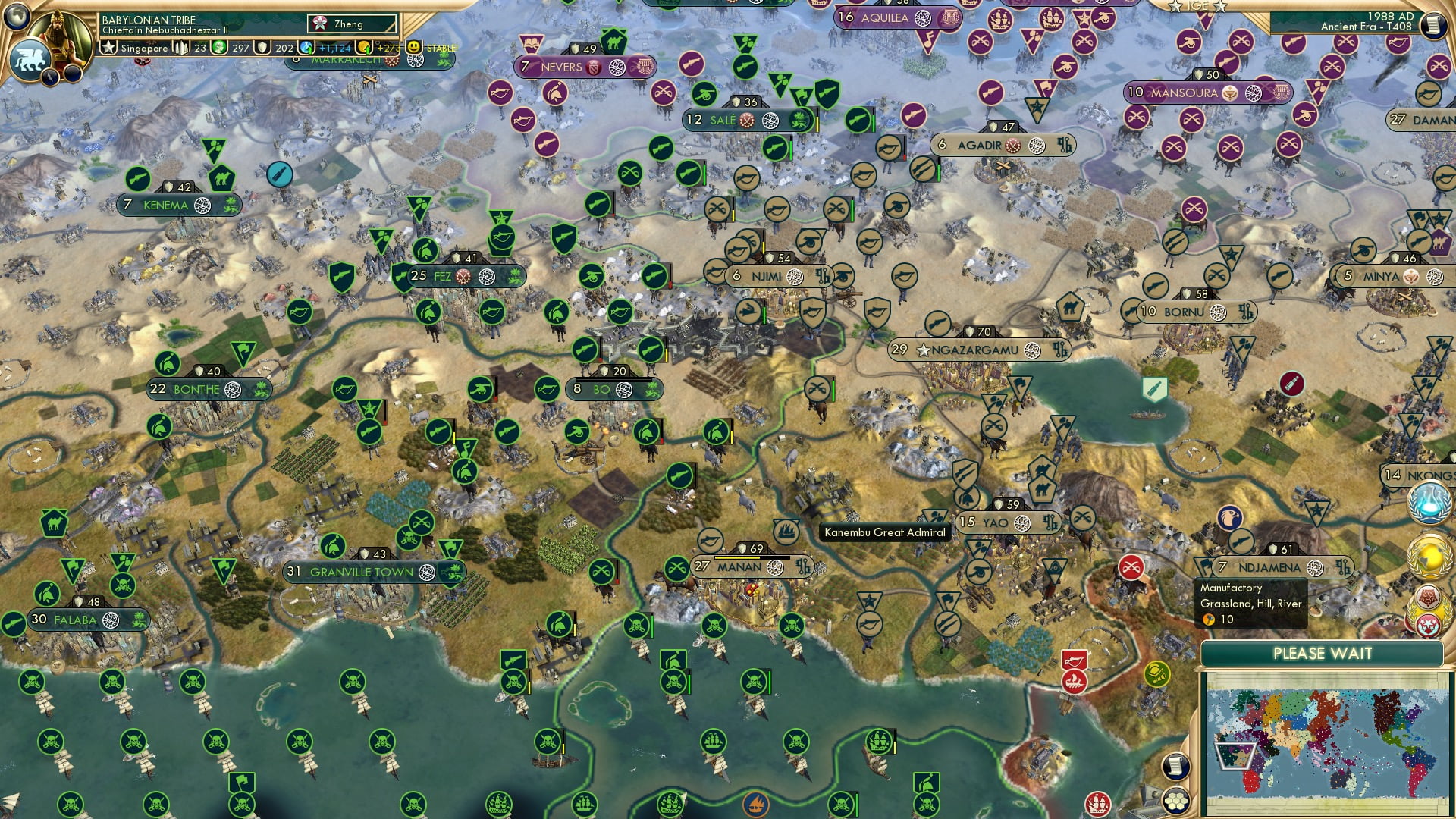Screen dimensions: 1456x819
Task: Click the scroll notification log icon above minimap
Action: 1177,767
